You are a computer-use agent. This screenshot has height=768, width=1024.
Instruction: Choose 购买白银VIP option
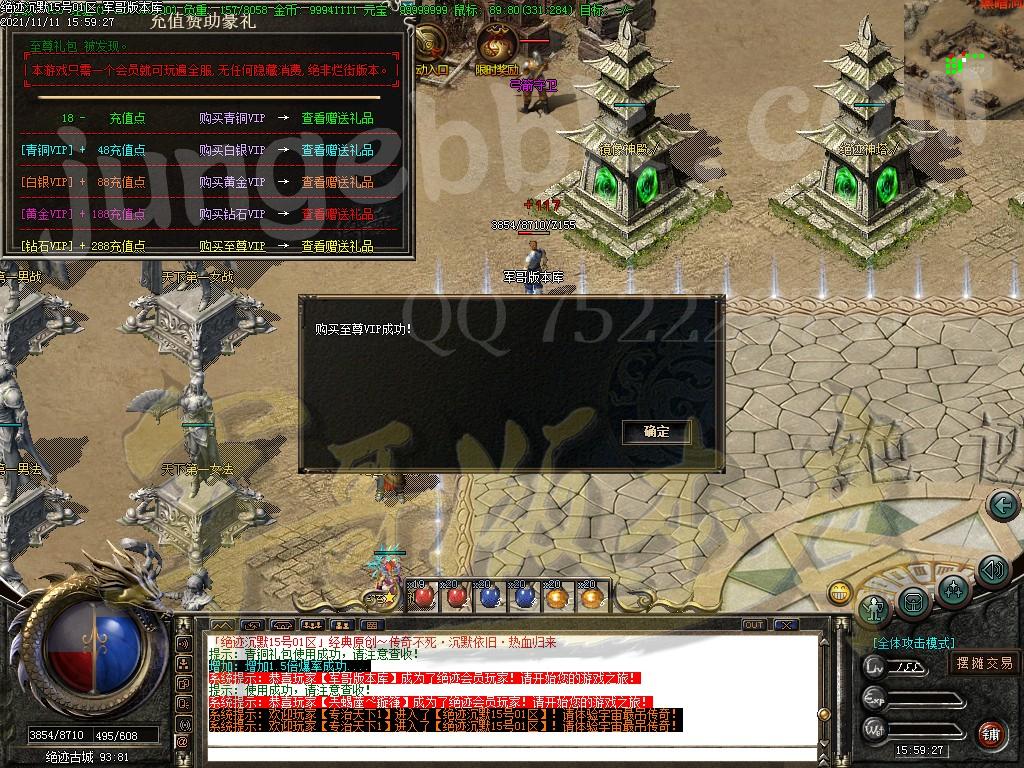(232, 150)
